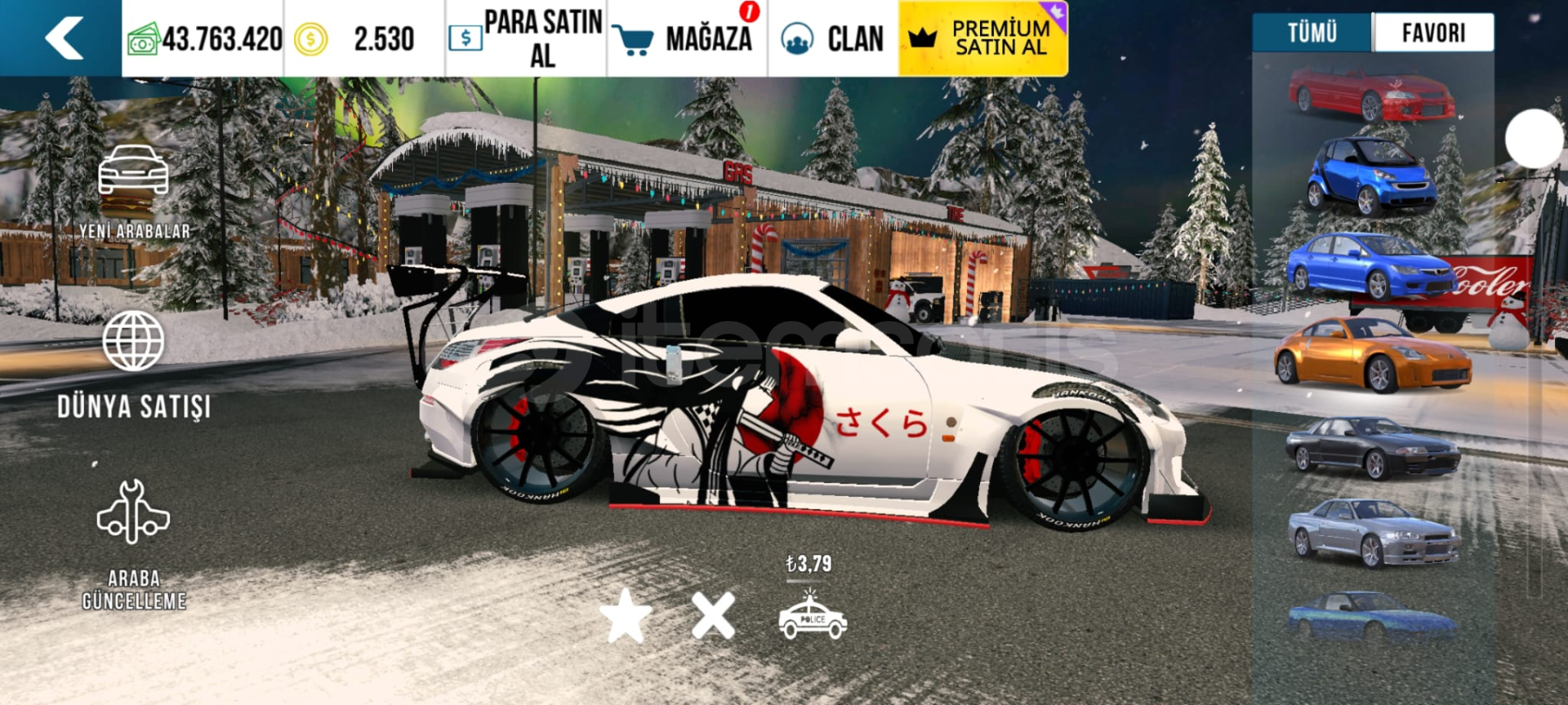
Task: Switch to the Tümü tab
Action: click(1312, 33)
